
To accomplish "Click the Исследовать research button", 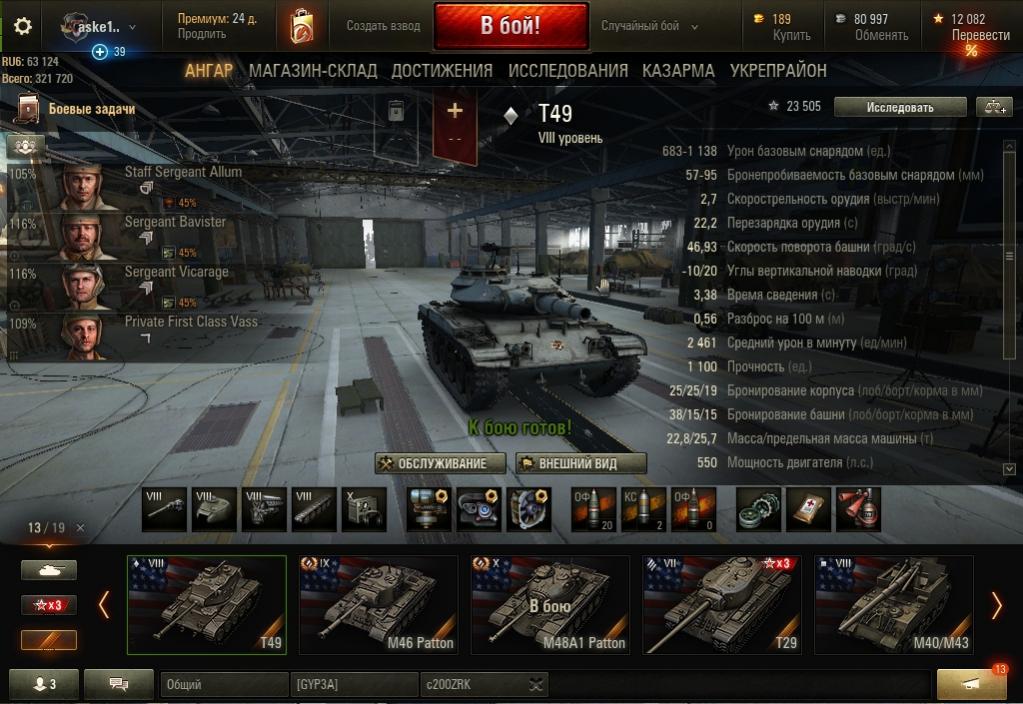I will 900,107.
